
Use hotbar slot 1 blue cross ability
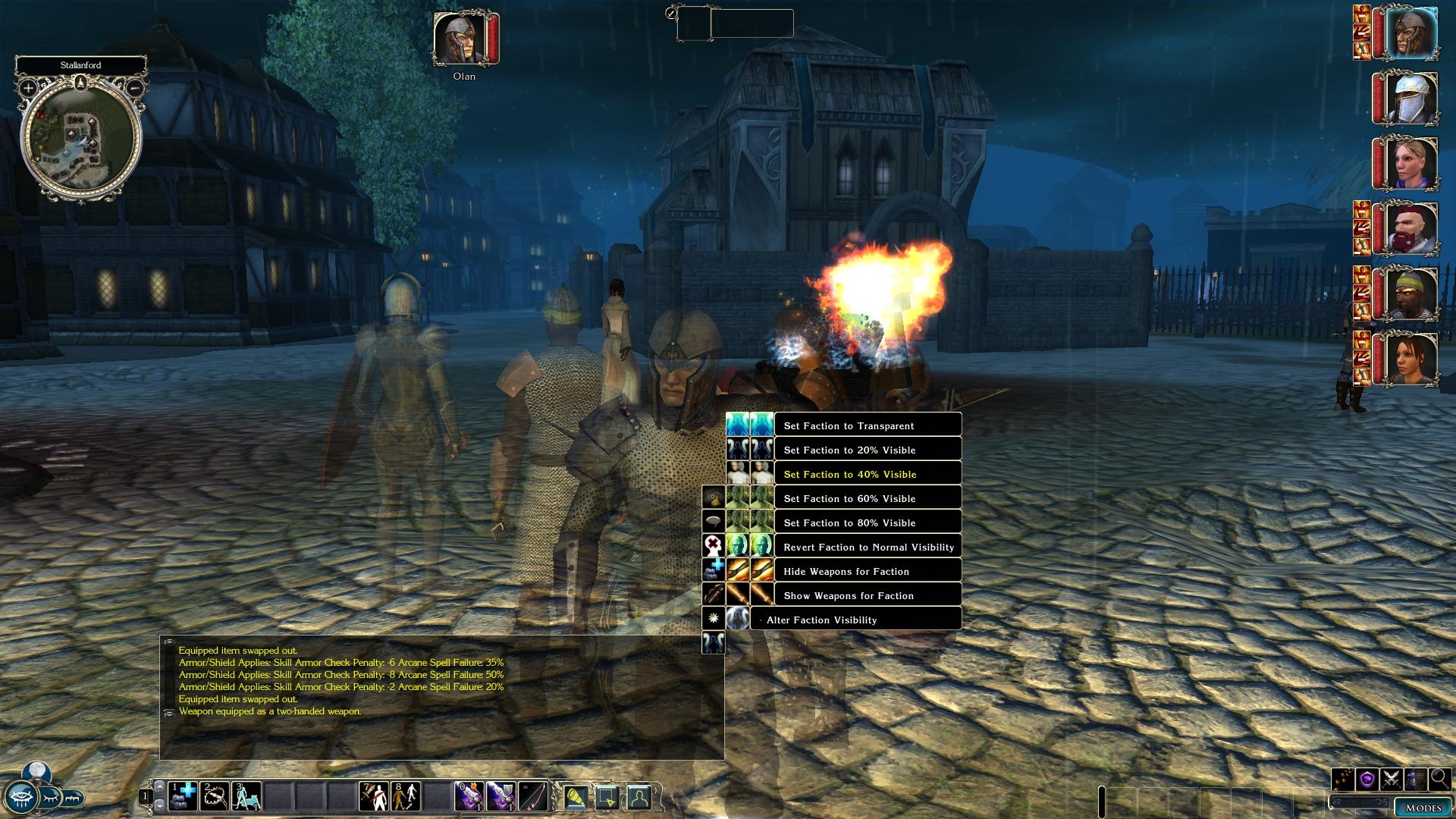(x=182, y=796)
